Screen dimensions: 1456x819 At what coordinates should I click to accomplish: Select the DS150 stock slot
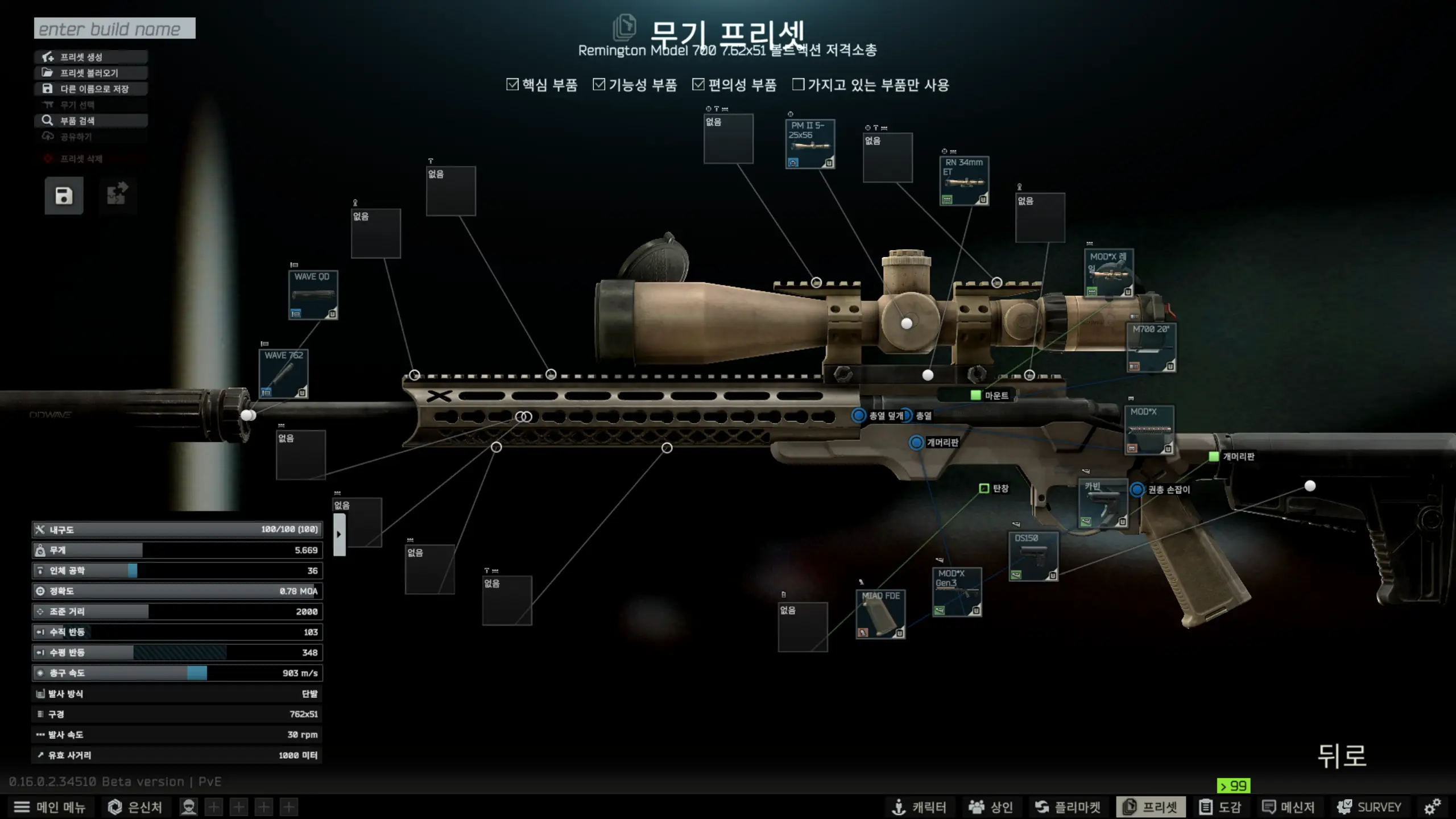point(1033,556)
